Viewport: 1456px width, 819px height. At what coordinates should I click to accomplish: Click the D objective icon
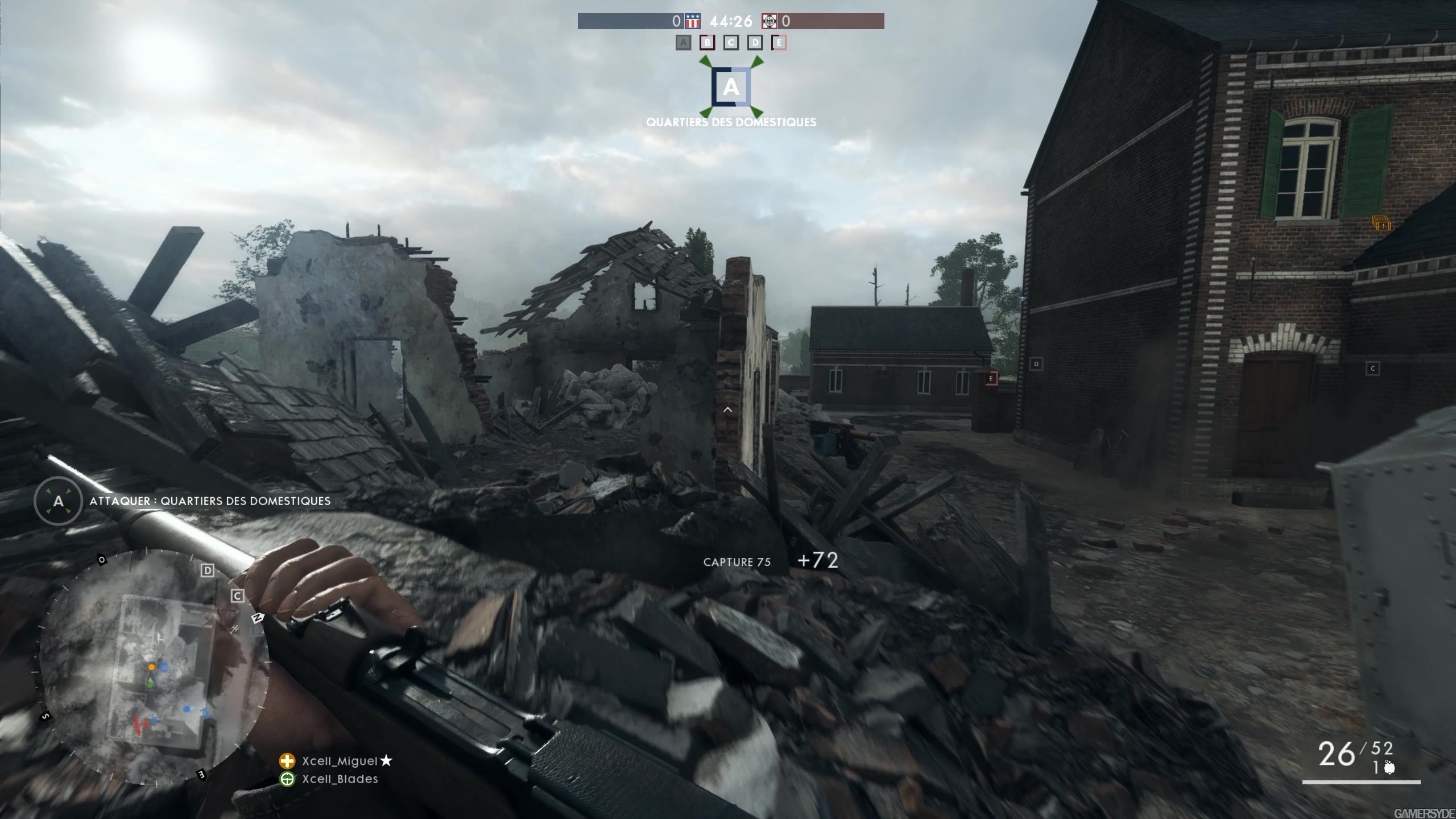point(754,42)
